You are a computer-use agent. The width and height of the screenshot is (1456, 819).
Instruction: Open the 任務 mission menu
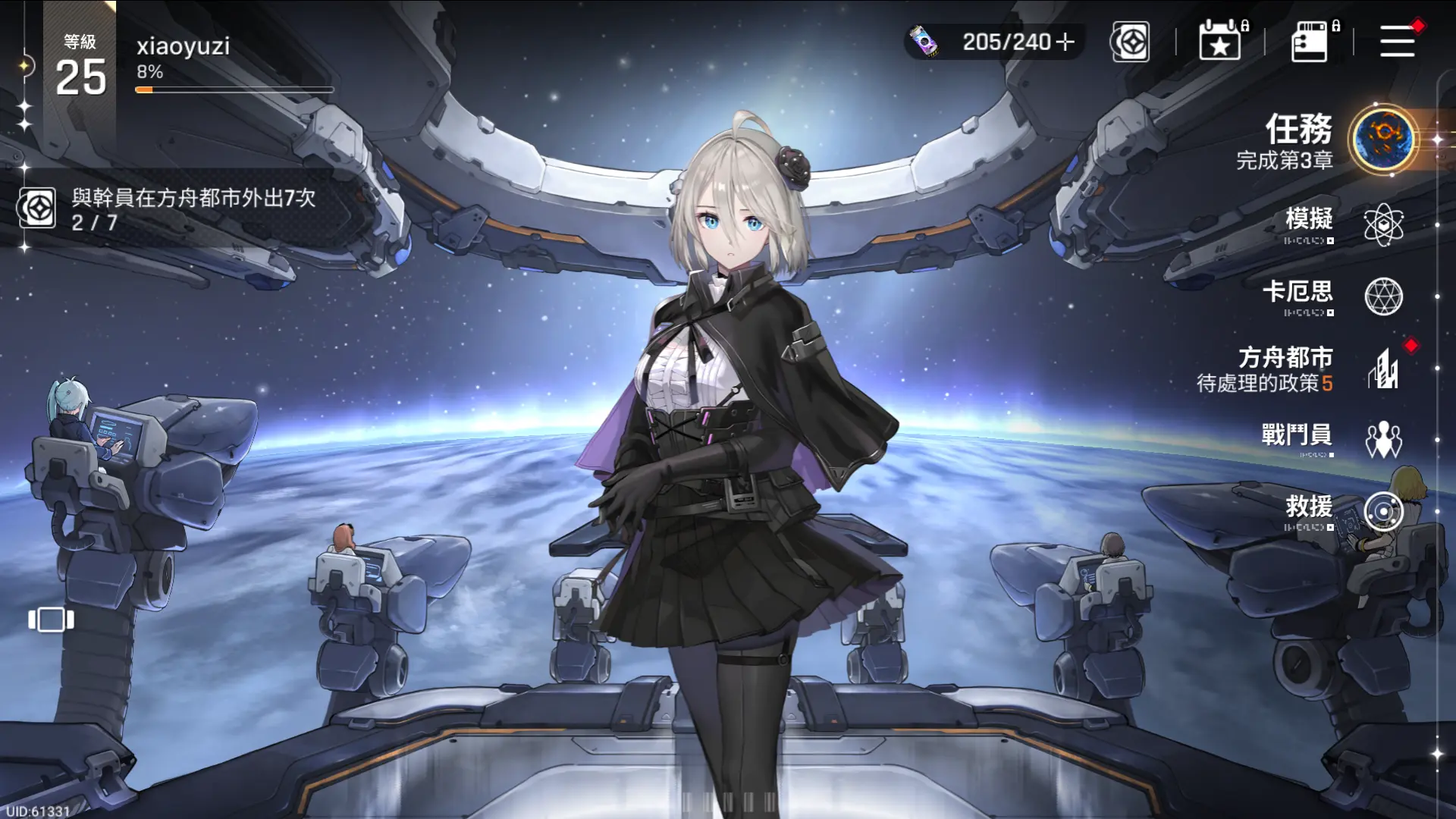1382,140
